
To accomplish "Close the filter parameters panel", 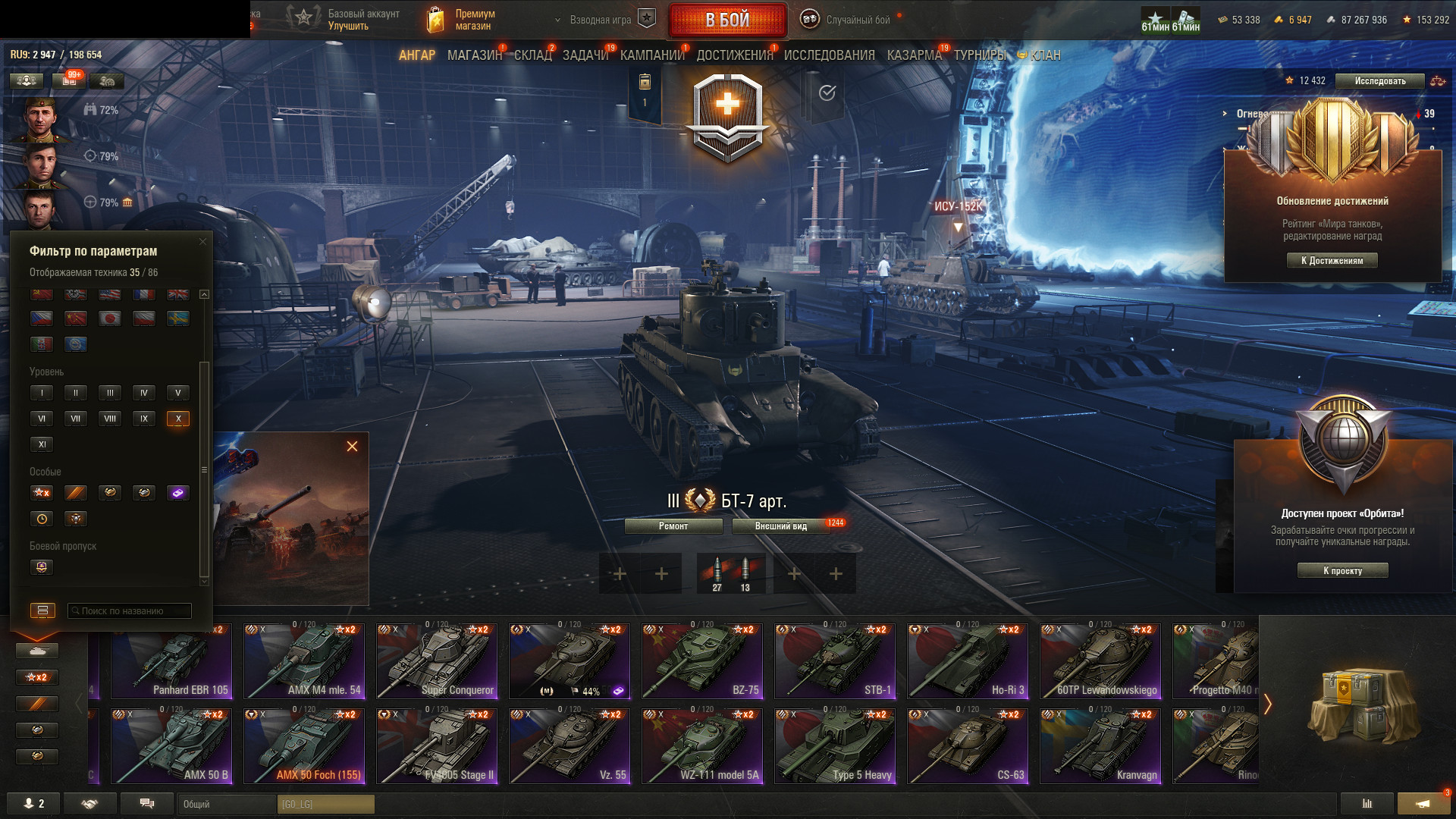I will (x=202, y=242).
